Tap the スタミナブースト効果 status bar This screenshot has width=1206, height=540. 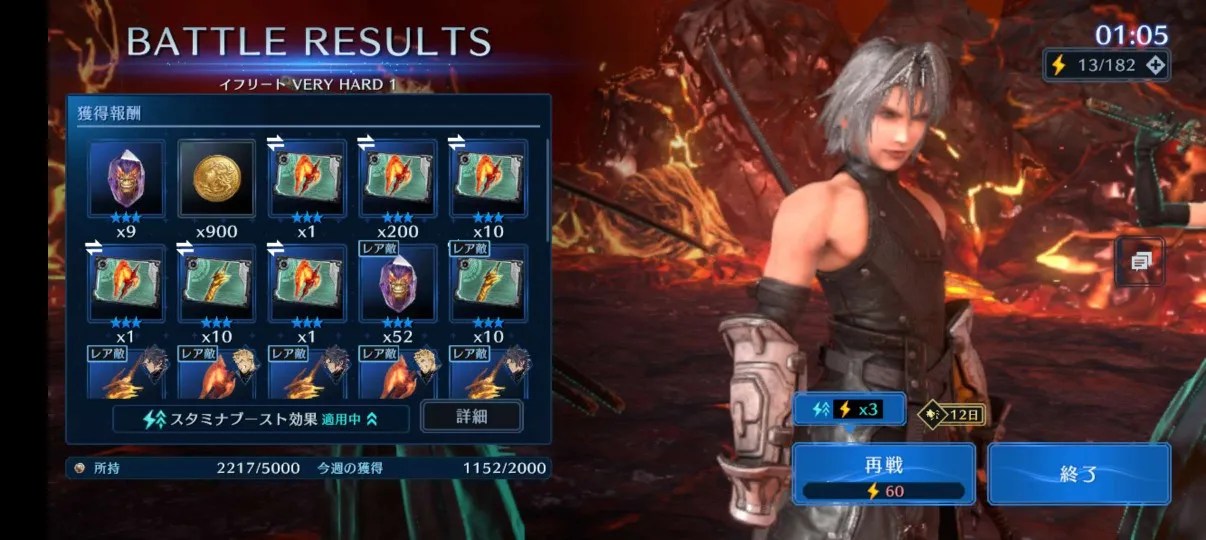pos(261,418)
